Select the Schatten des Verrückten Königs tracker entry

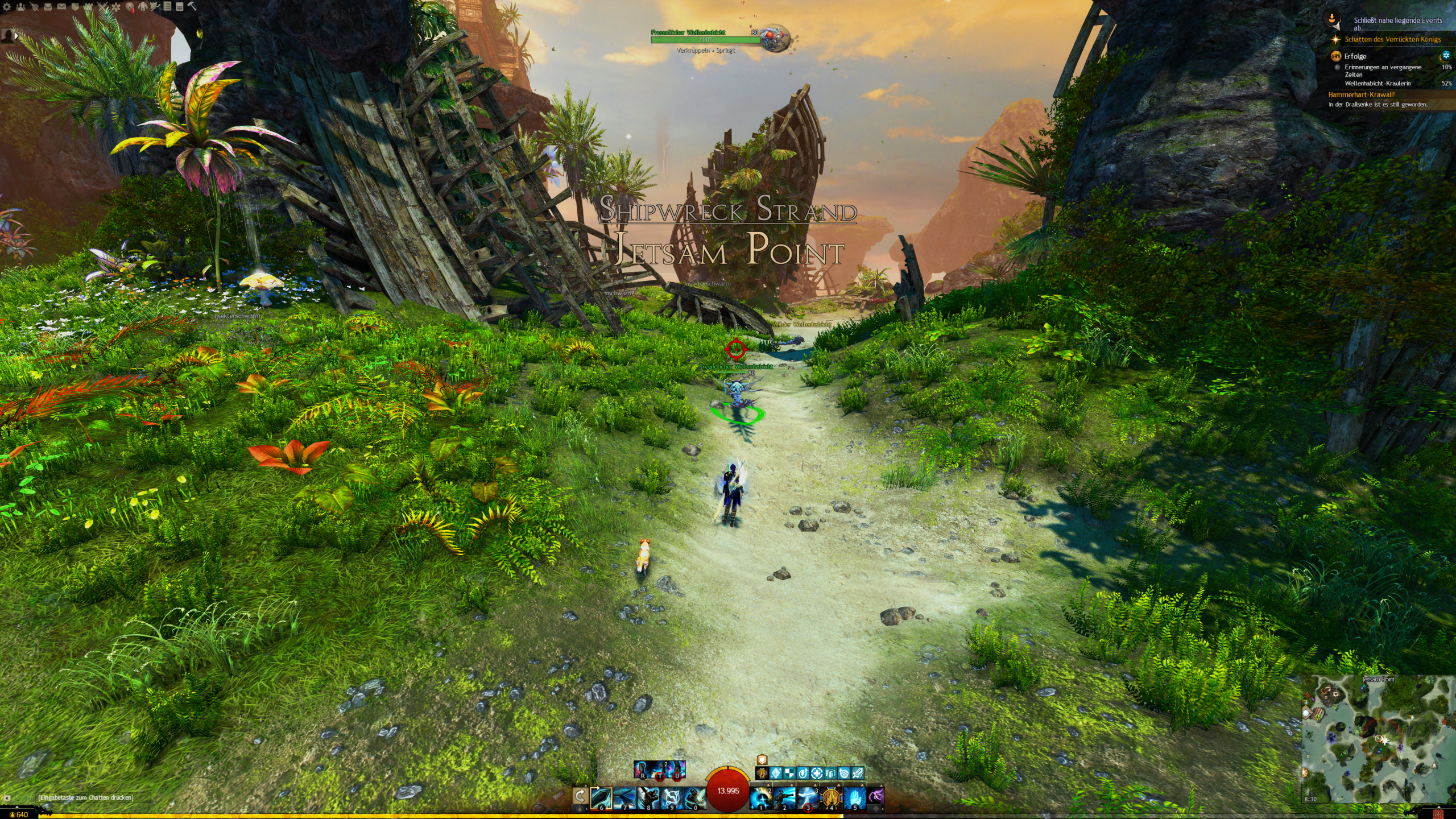tap(1392, 39)
